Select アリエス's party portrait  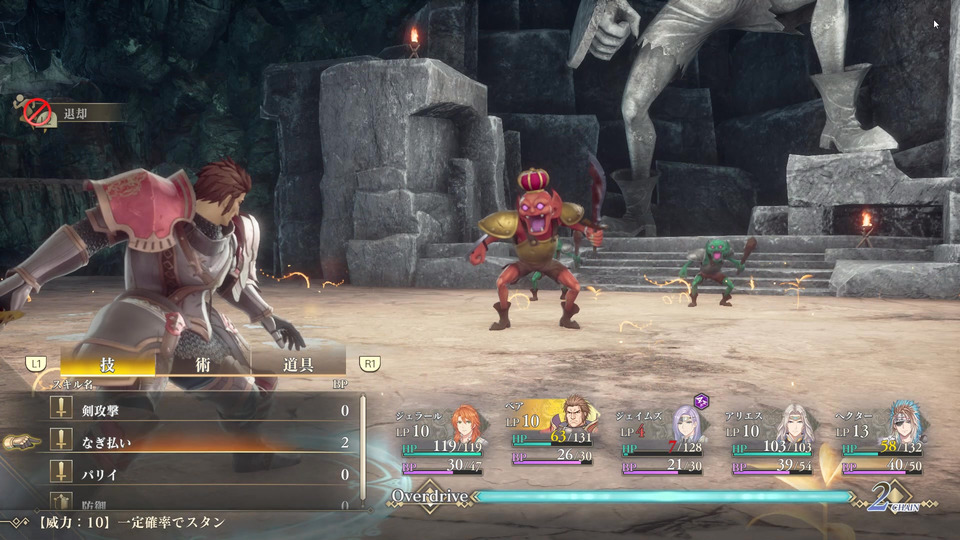796,424
